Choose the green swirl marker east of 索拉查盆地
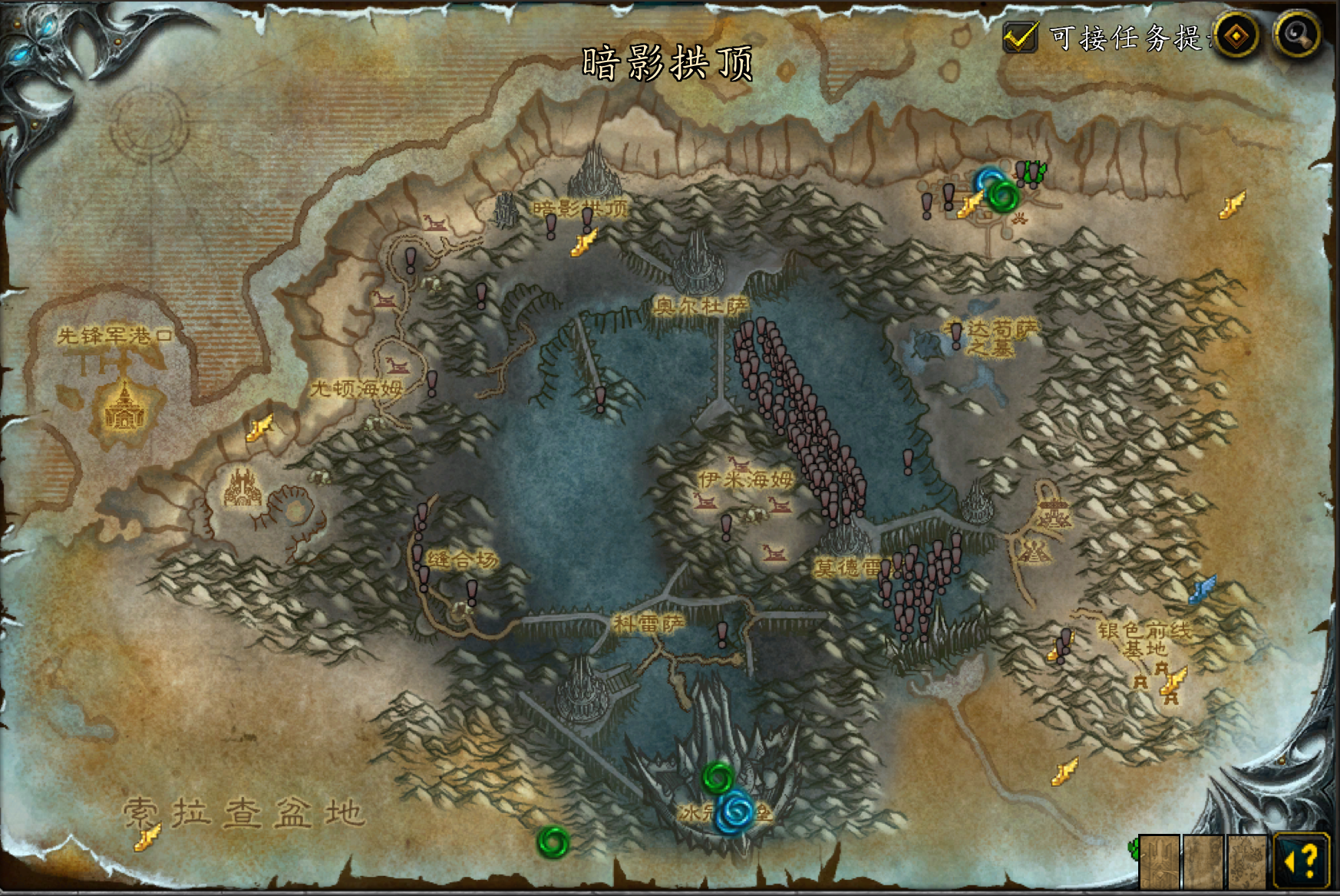 coord(553,842)
